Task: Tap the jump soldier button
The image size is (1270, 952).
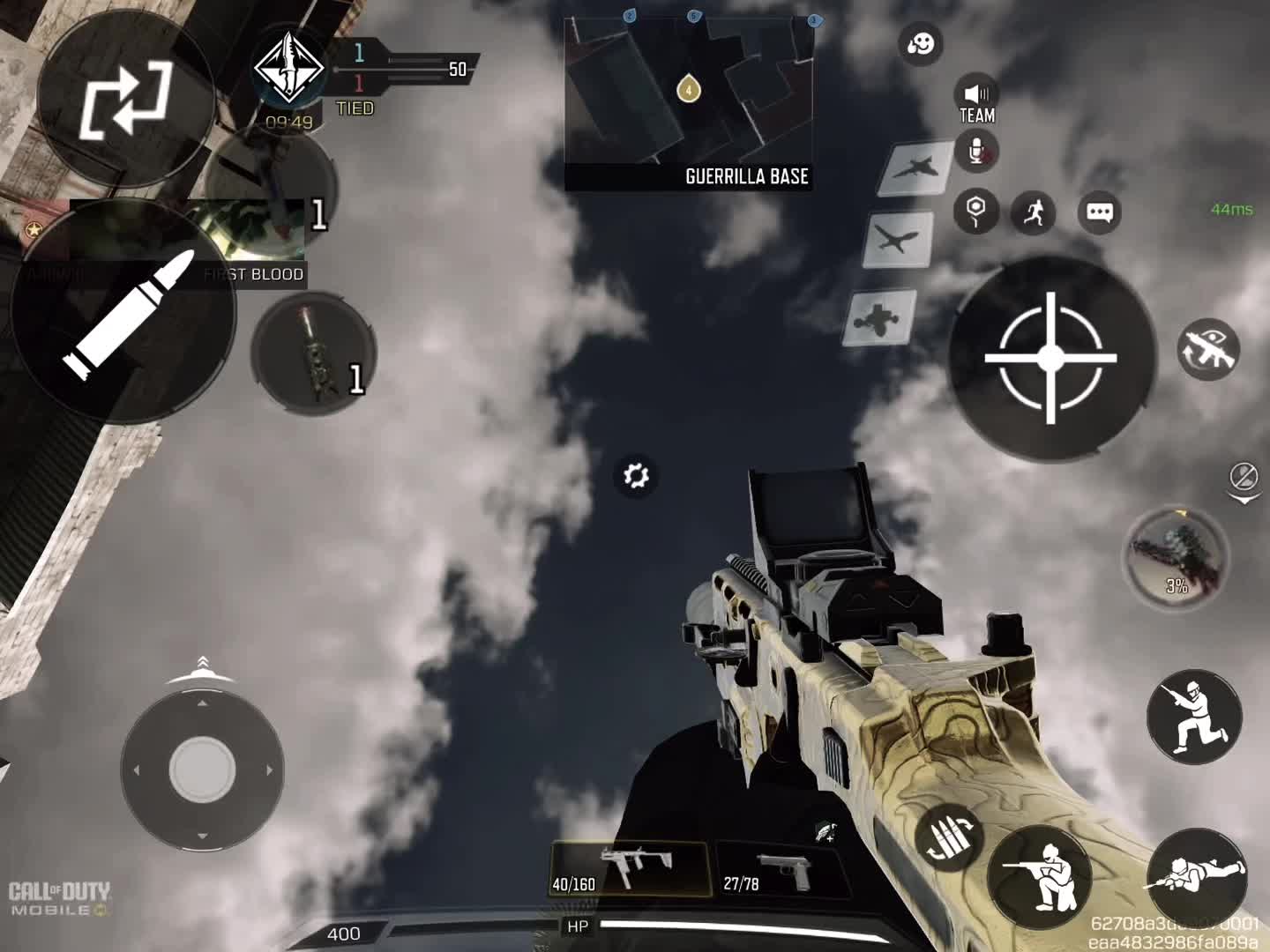Action: coord(1193,714)
